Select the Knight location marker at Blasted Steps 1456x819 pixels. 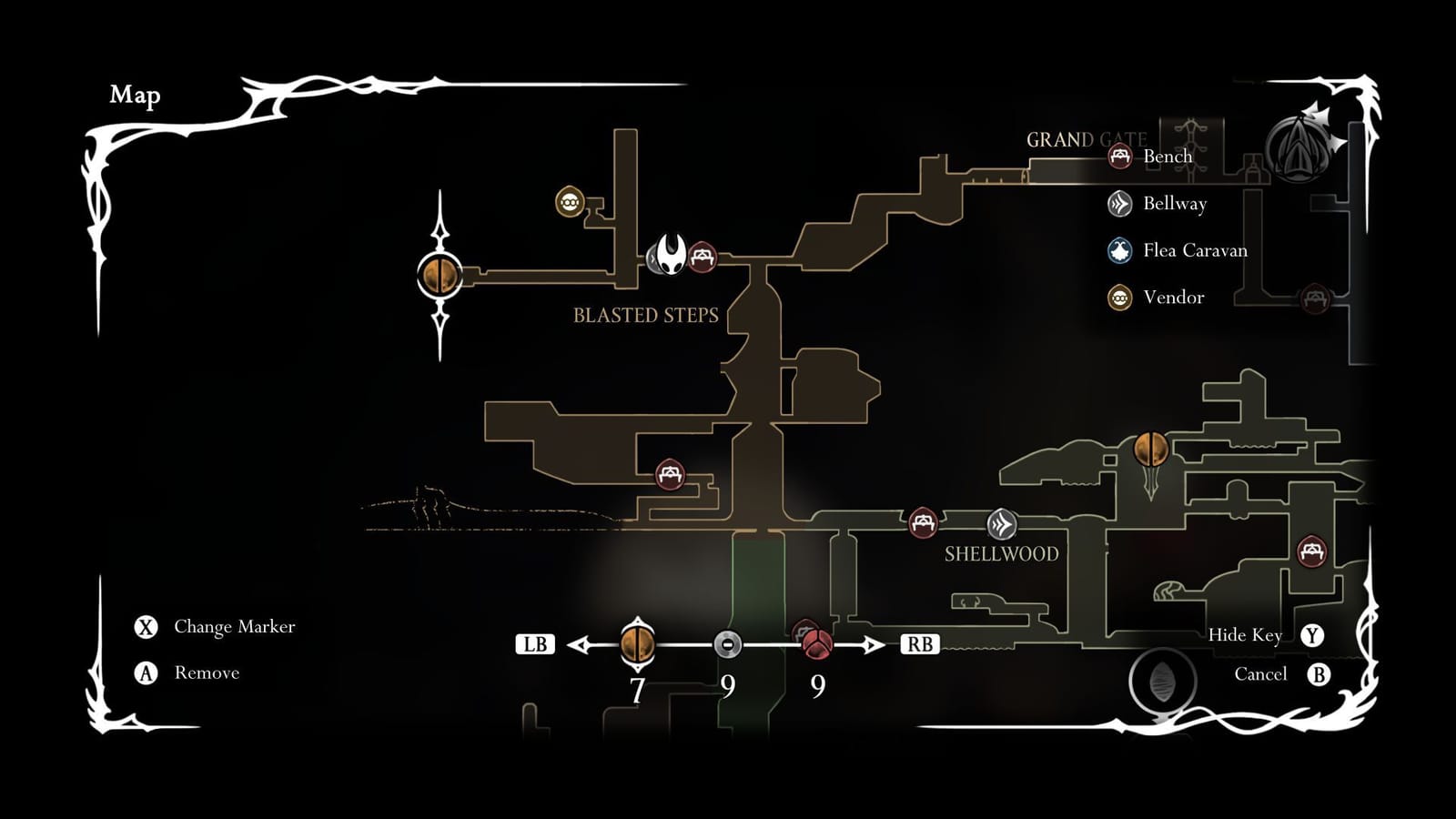coord(667,256)
